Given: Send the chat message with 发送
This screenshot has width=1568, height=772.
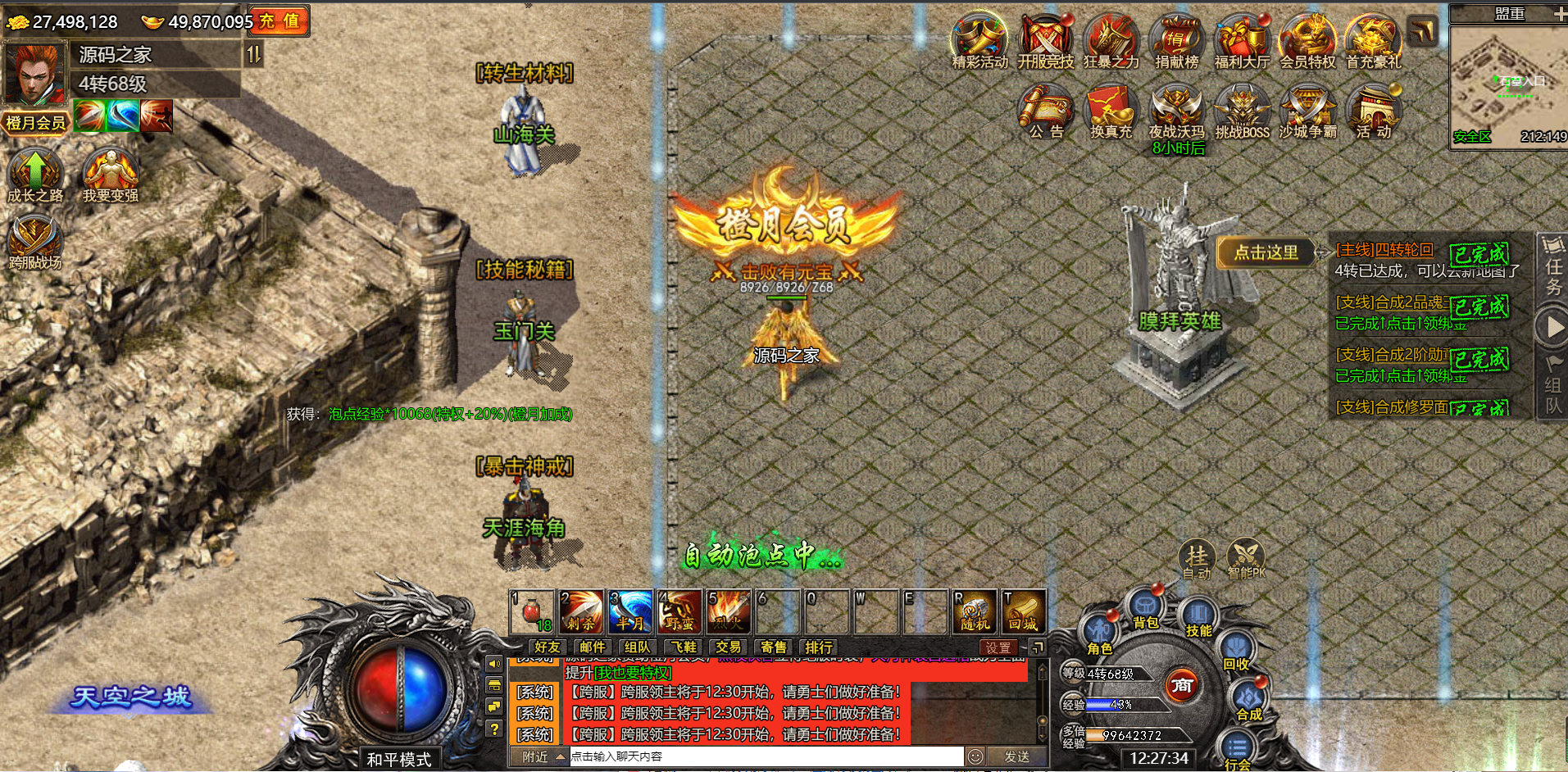Looking at the screenshot, I should pos(1016,756).
